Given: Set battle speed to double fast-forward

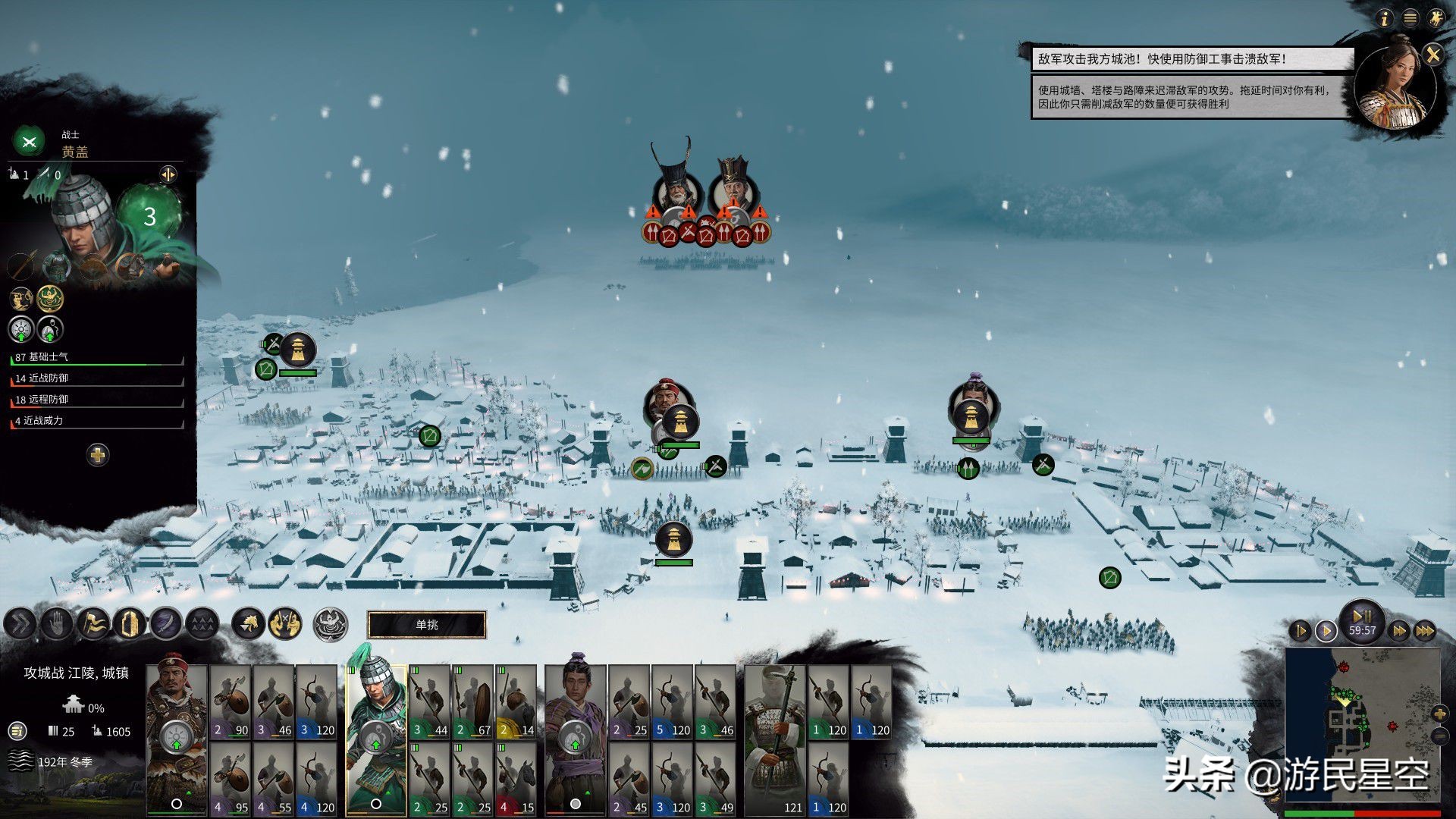Looking at the screenshot, I should [x=1400, y=631].
